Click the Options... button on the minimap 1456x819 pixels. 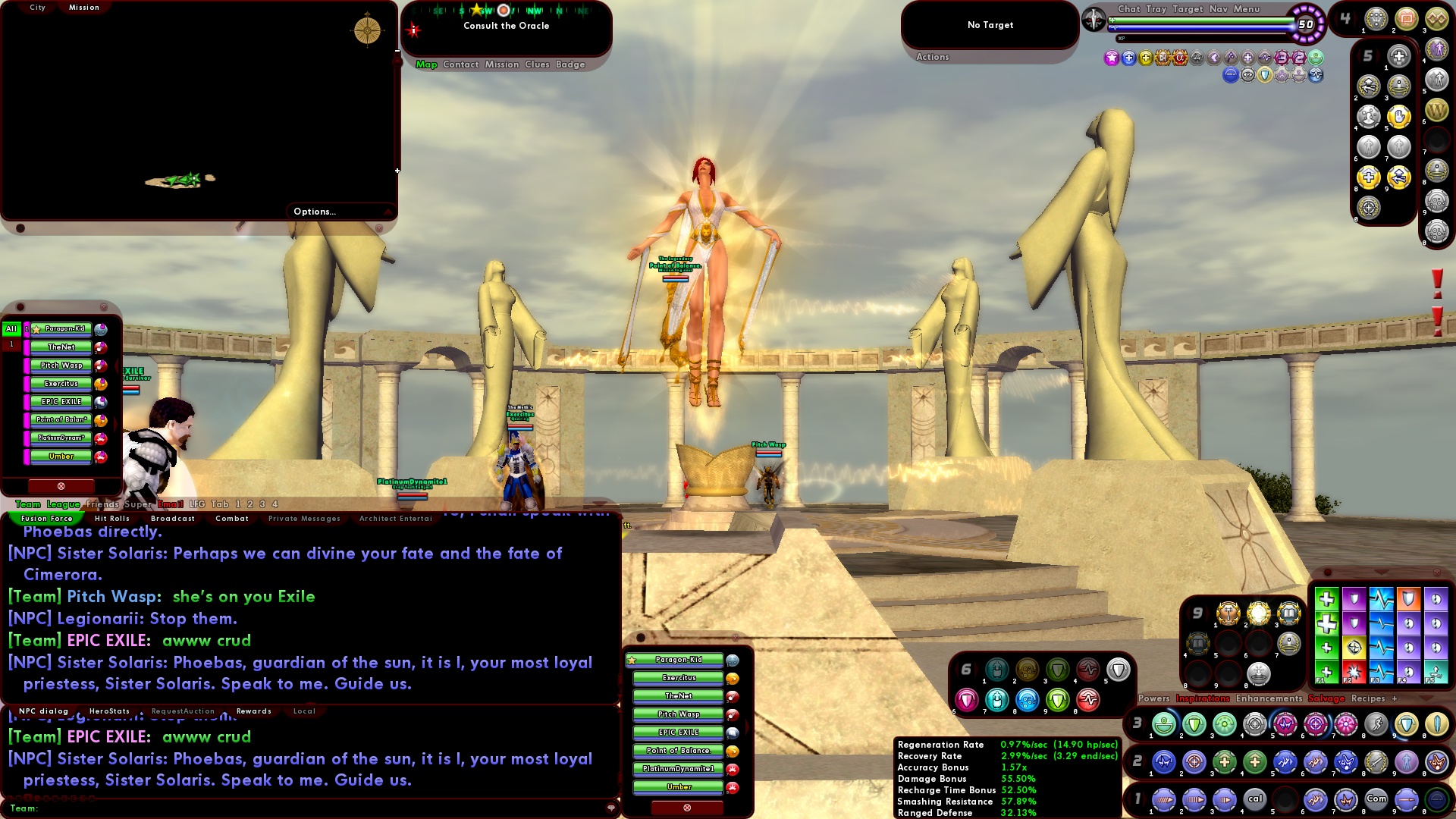[x=315, y=212]
